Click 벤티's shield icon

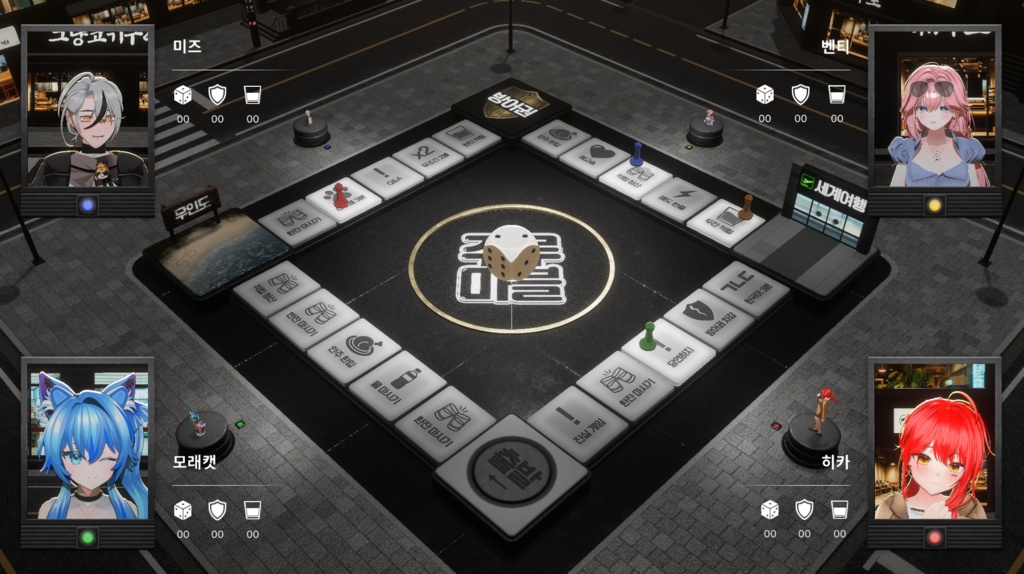point(800,95)
